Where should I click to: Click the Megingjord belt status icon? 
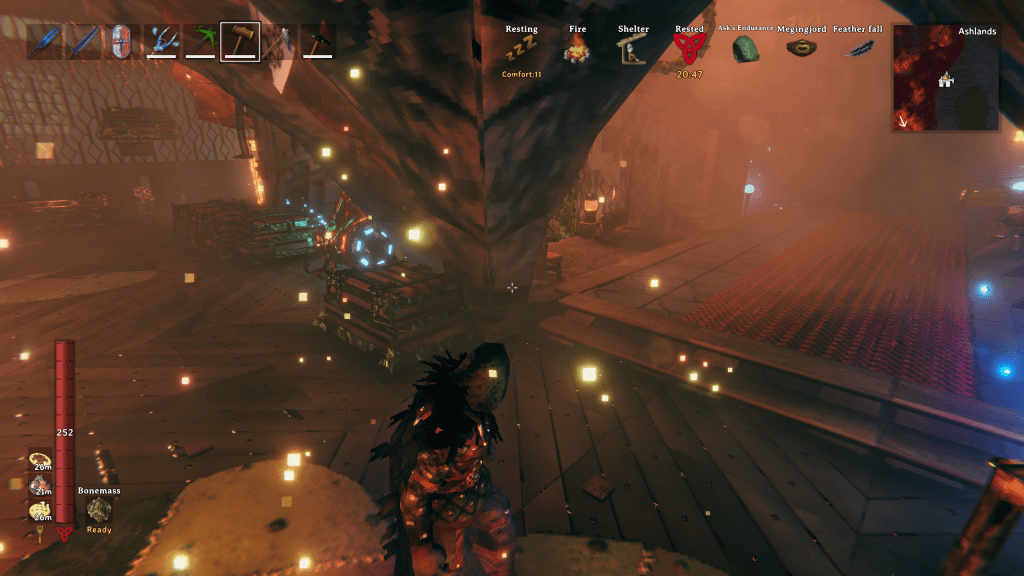coord(801,47)
